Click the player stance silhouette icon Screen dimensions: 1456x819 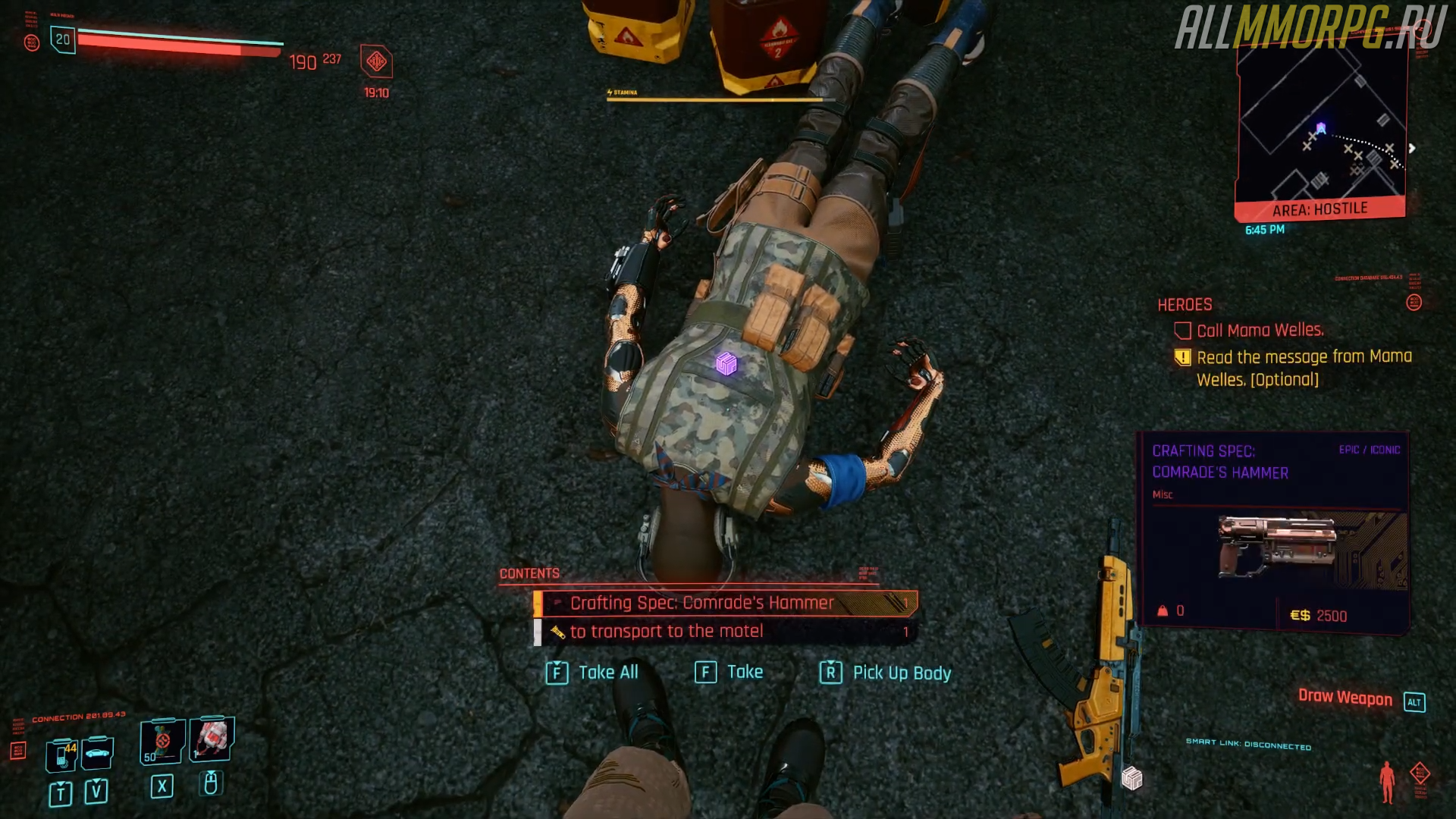click(1387, 781)
